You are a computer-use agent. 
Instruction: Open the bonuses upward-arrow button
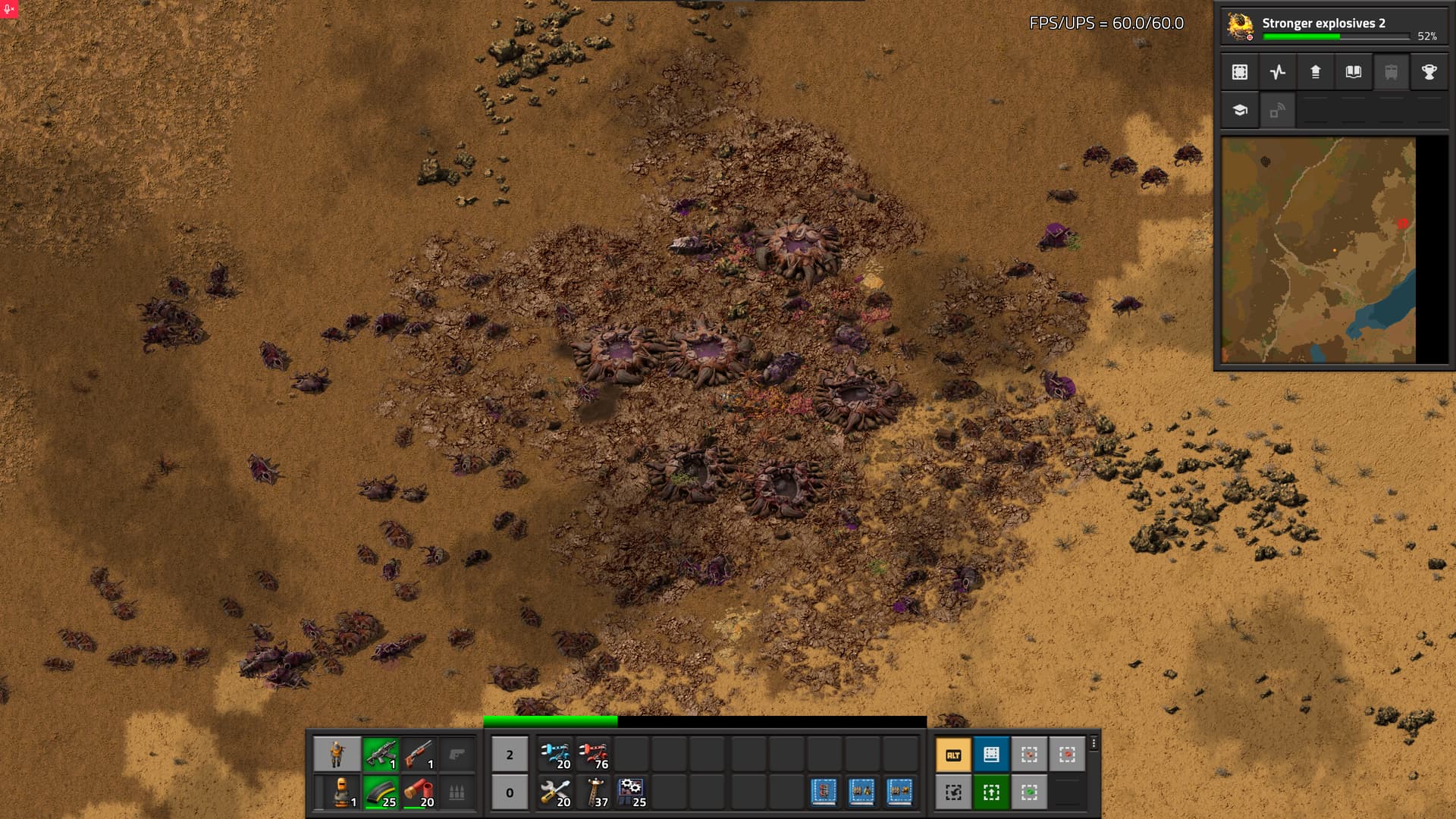point(1316,72)
